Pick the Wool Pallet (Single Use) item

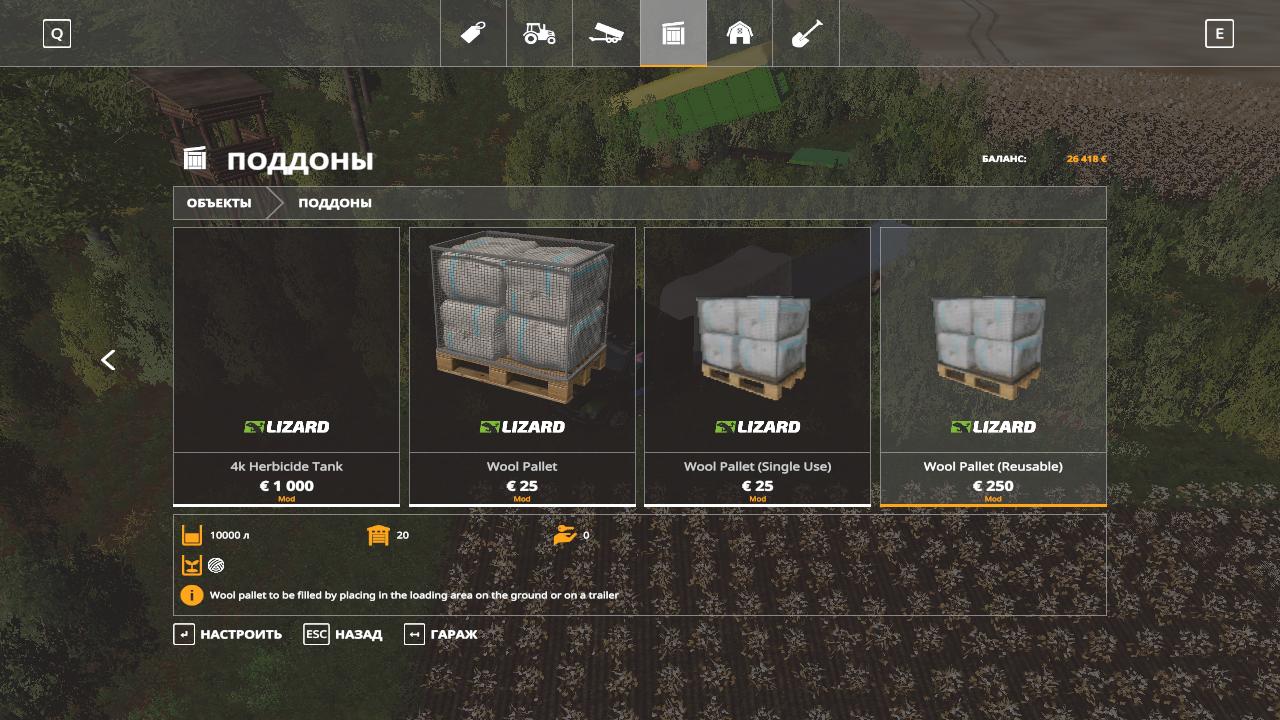coord(757,366)
